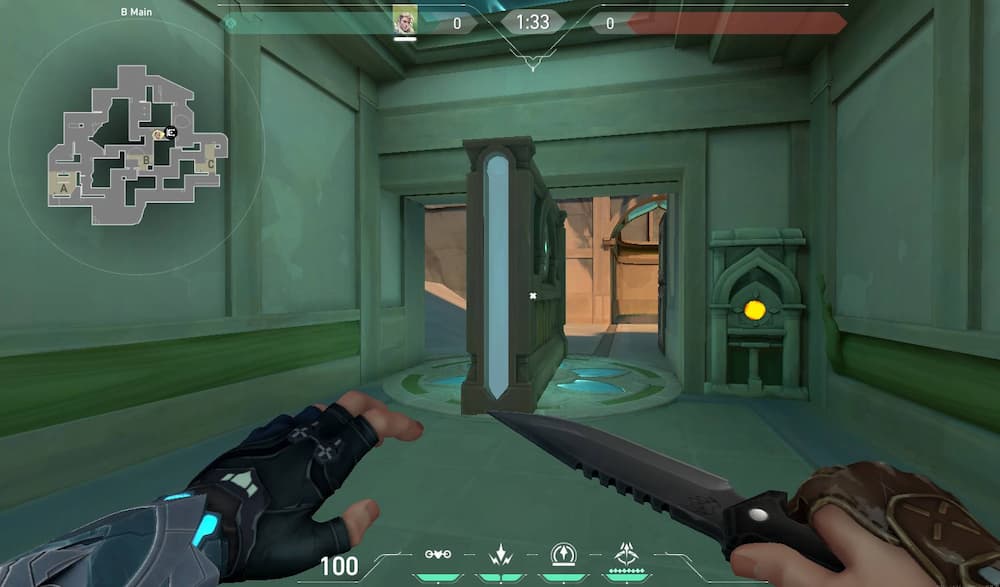Select the B site marker on minimap
This screenshot has width=1000, height=587.
tap(146, 160)
